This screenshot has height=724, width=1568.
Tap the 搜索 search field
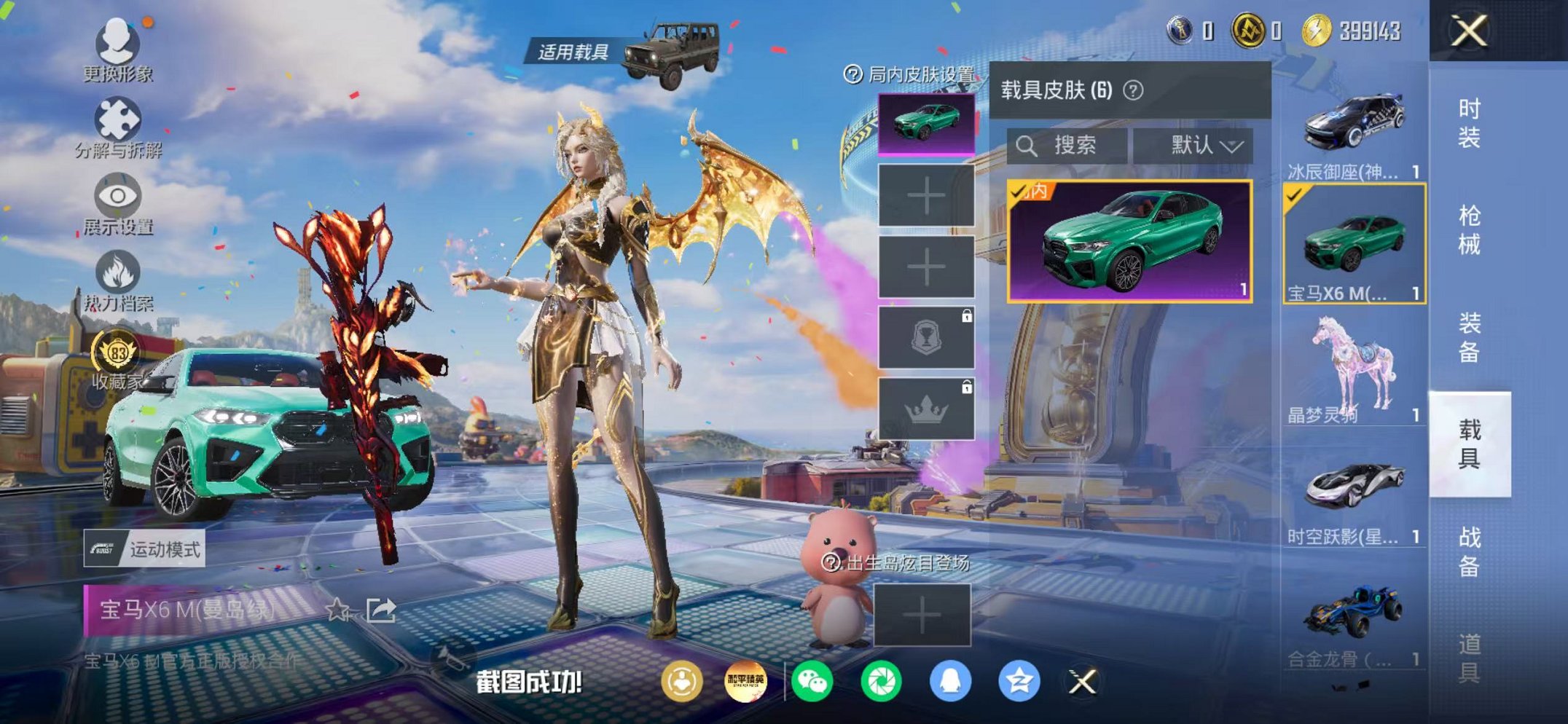point(1067,144)
